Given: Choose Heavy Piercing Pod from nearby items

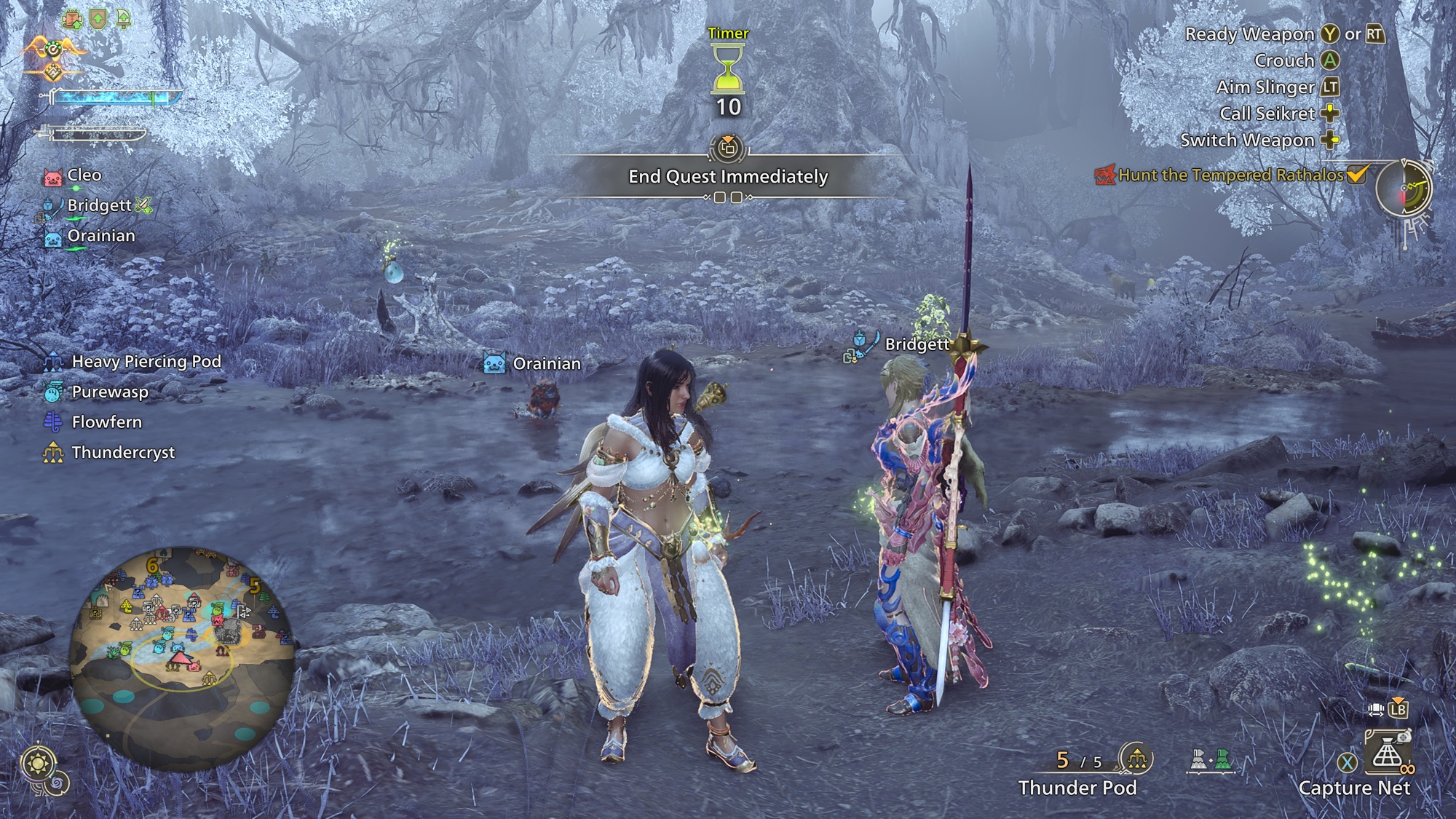Looking at the screenshot, I should [x=146, y=362].
